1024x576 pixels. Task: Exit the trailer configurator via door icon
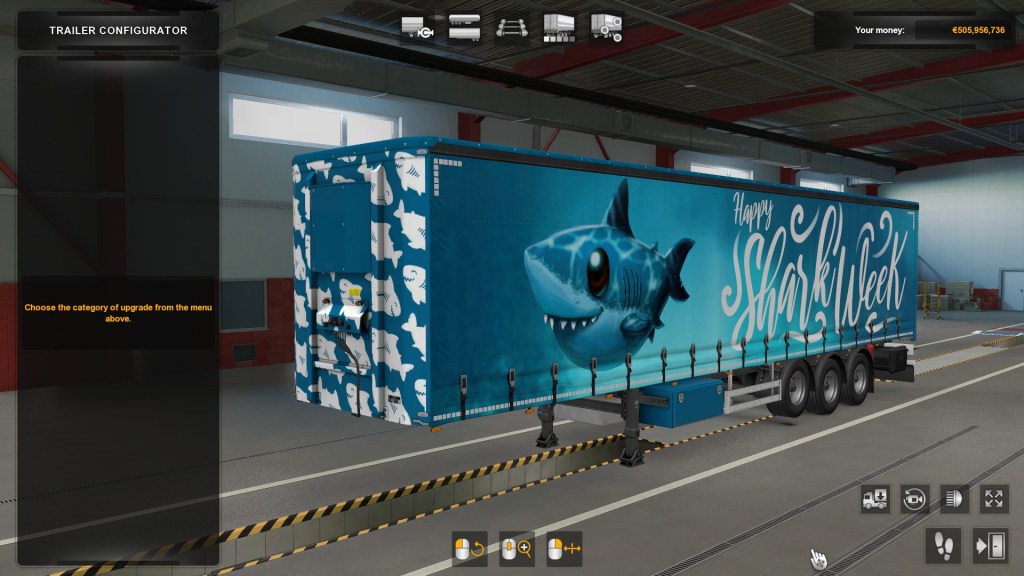pos(990,545)
